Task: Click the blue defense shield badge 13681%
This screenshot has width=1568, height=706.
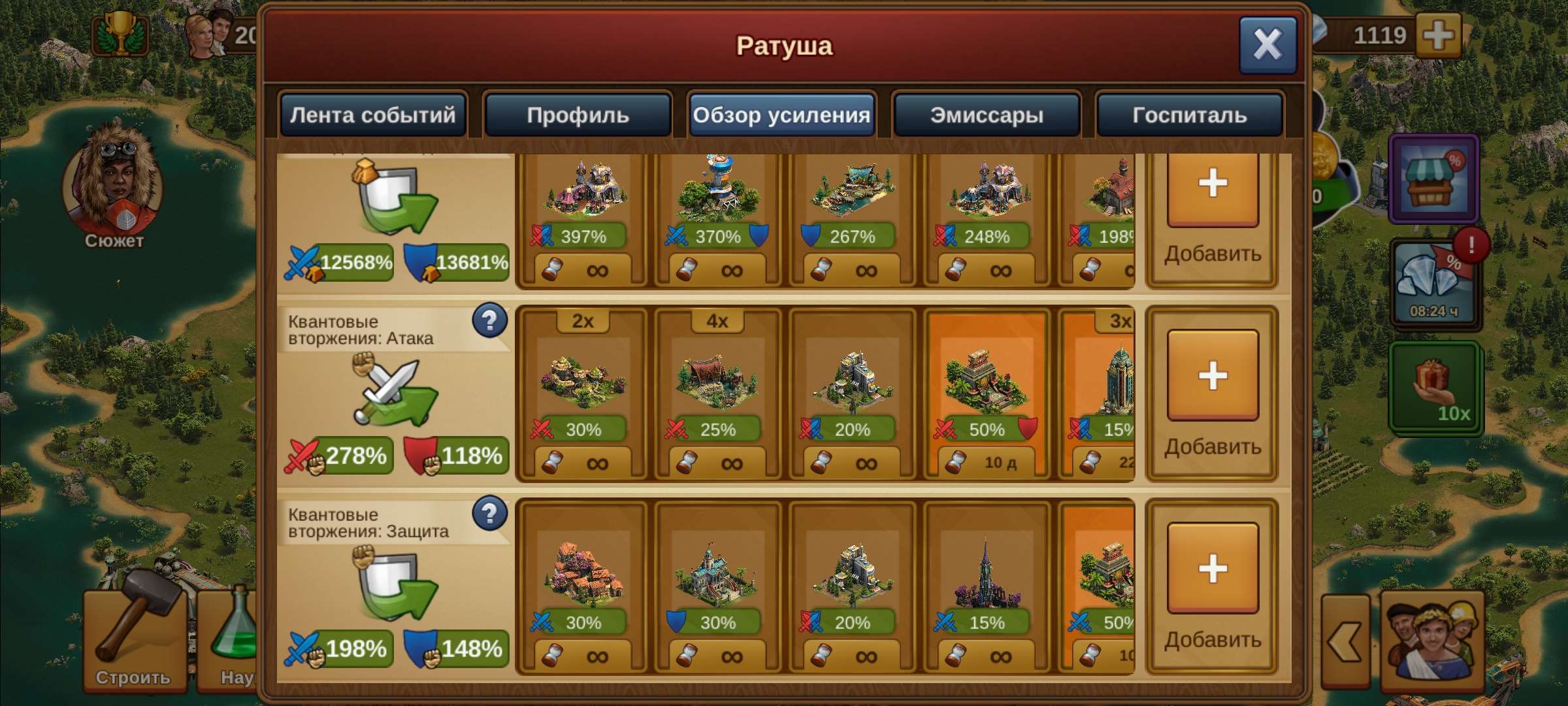Action: 457,265
